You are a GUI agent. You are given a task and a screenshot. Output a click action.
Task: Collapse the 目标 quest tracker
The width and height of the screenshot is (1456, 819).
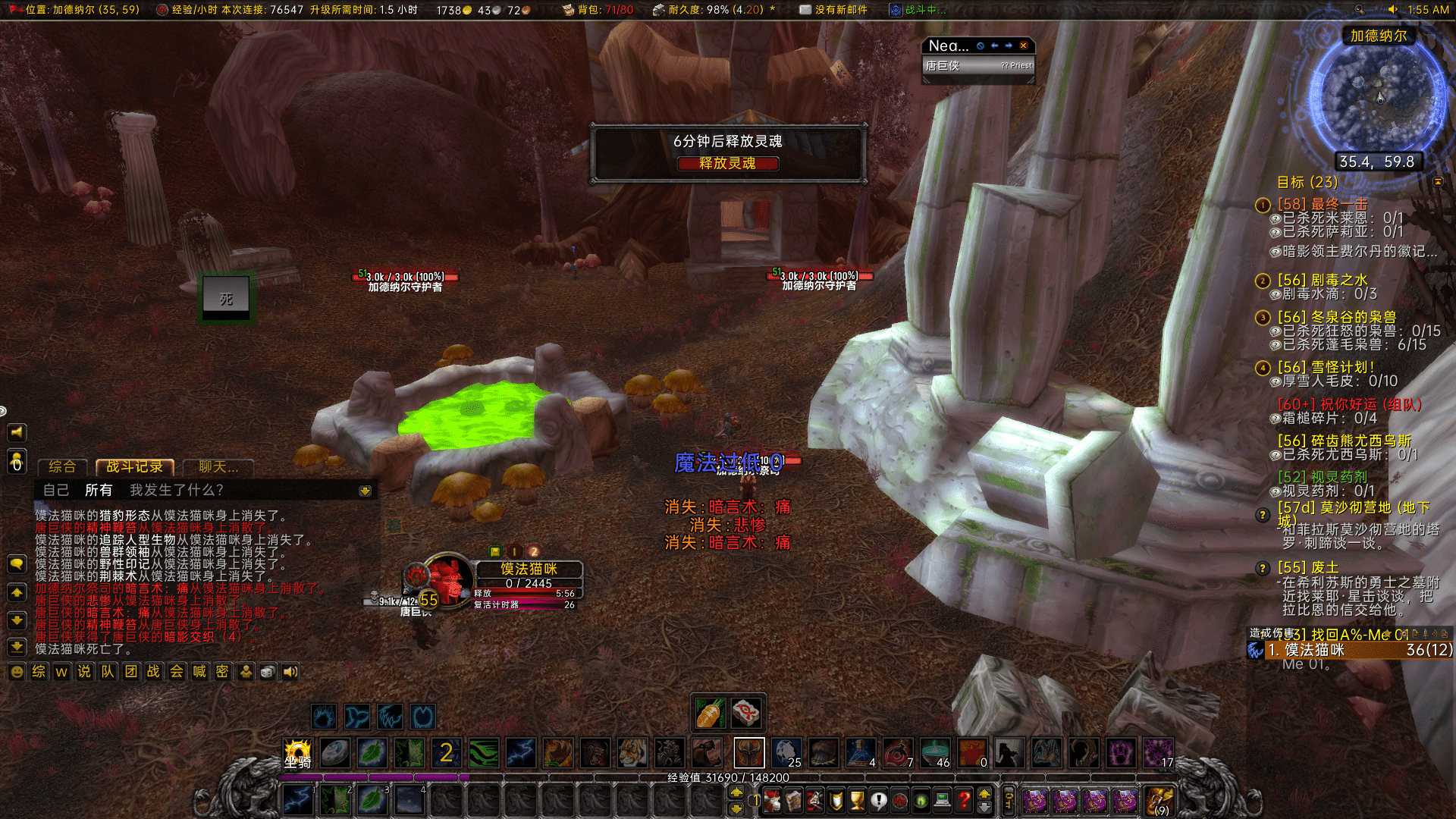(1438, 182)
